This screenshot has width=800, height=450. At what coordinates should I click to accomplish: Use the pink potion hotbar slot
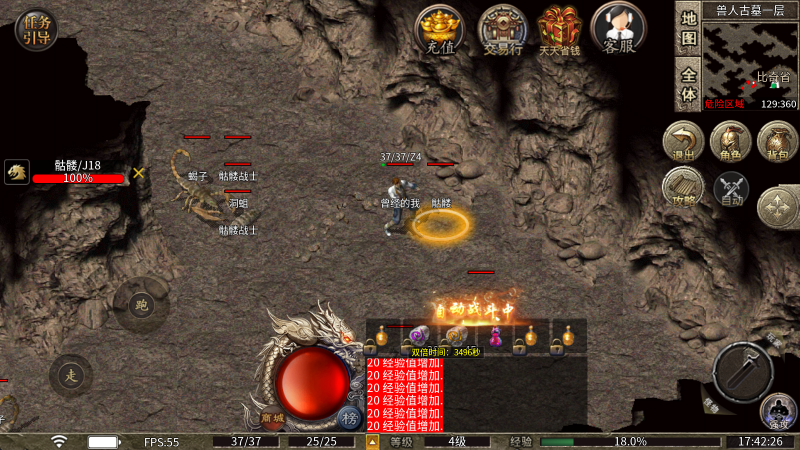pos(493,337)
